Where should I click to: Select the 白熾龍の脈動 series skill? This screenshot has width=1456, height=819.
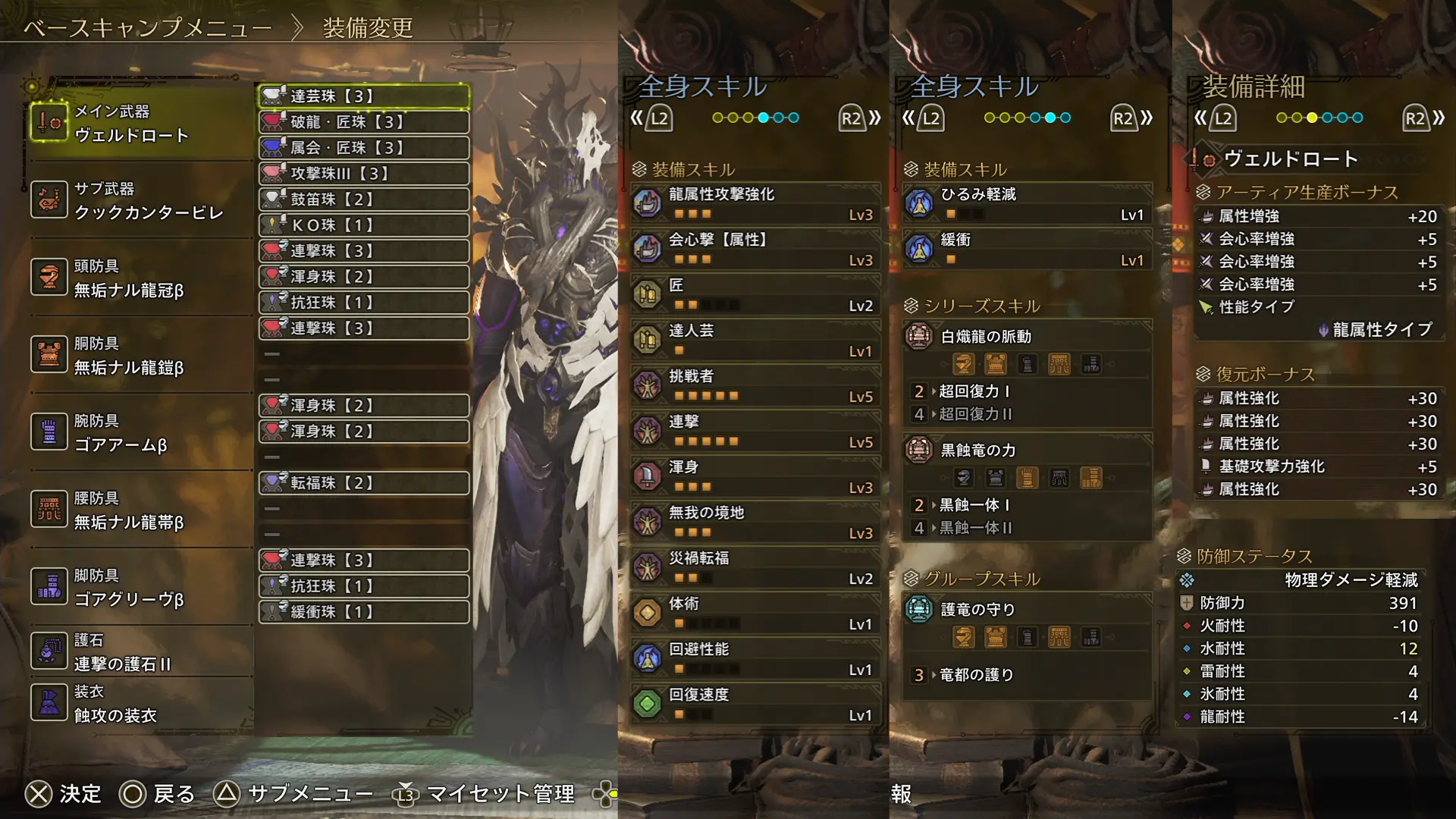point(1027,337)
